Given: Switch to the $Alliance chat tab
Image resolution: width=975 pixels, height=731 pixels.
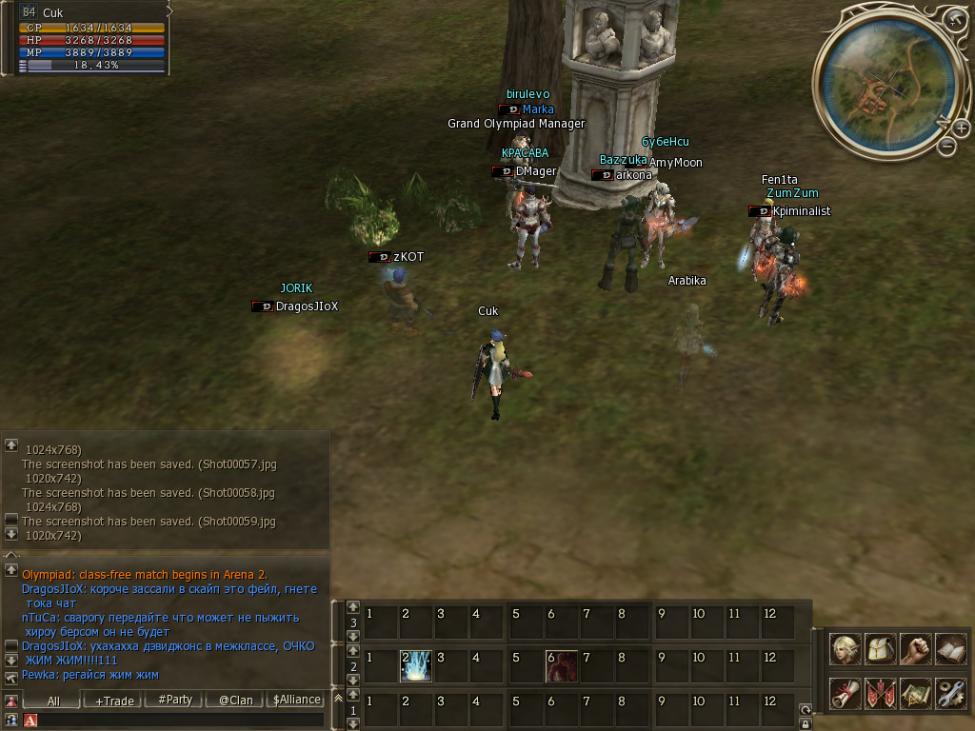Looking at the screenshot, I should point(297,700).
